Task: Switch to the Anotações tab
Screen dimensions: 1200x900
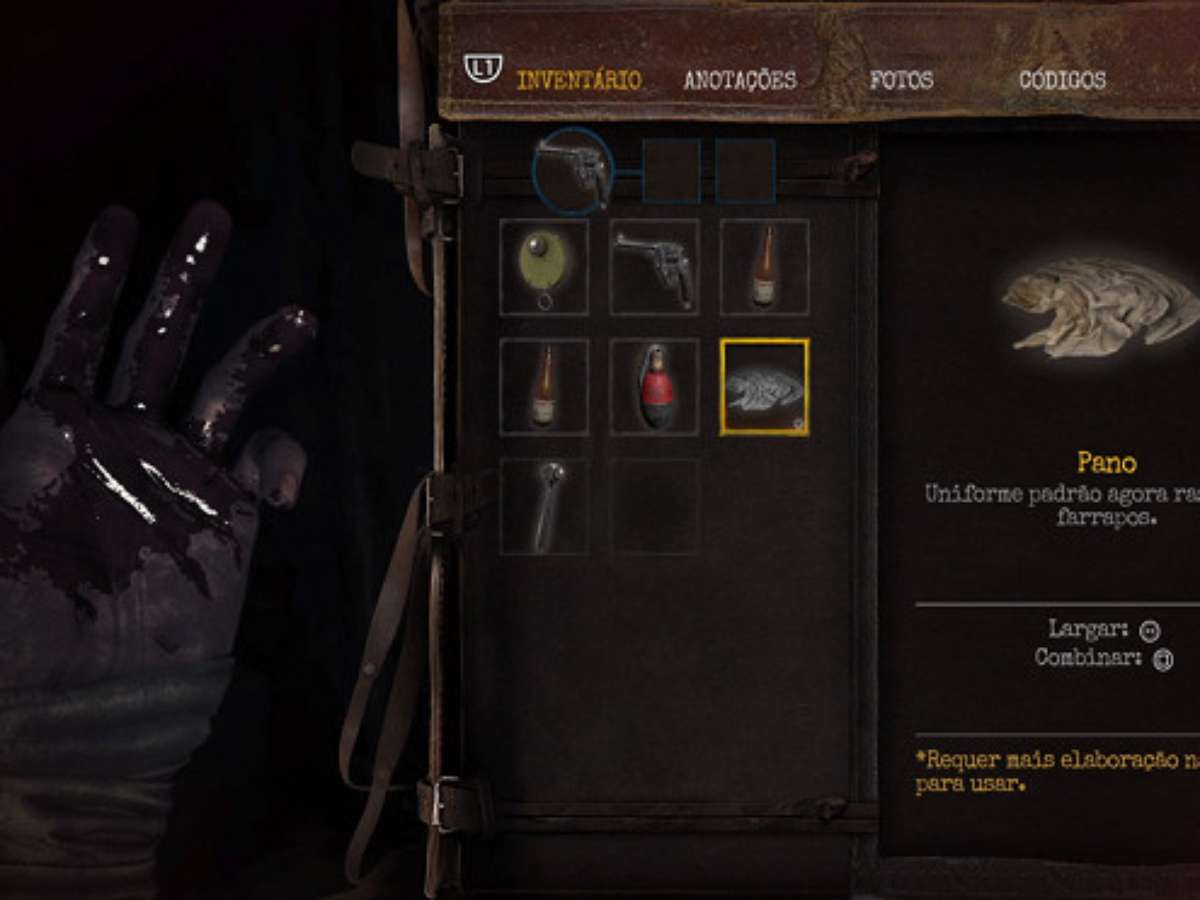Action: (740, 80)
